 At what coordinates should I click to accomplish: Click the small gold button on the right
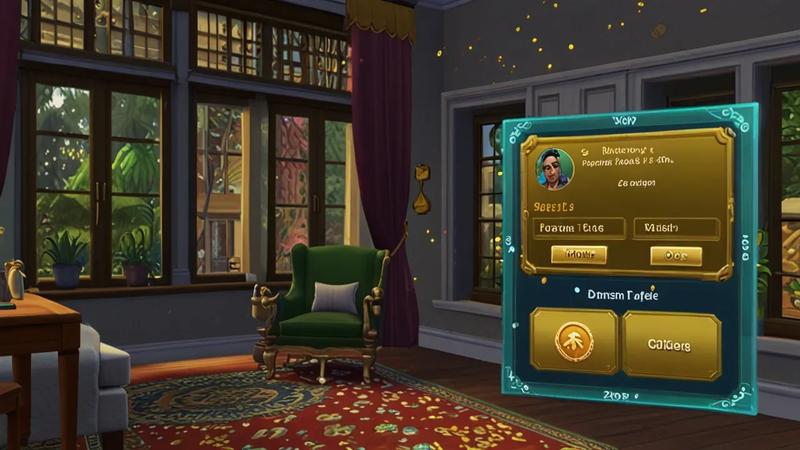pyautogui.click(x=675, y=255)
